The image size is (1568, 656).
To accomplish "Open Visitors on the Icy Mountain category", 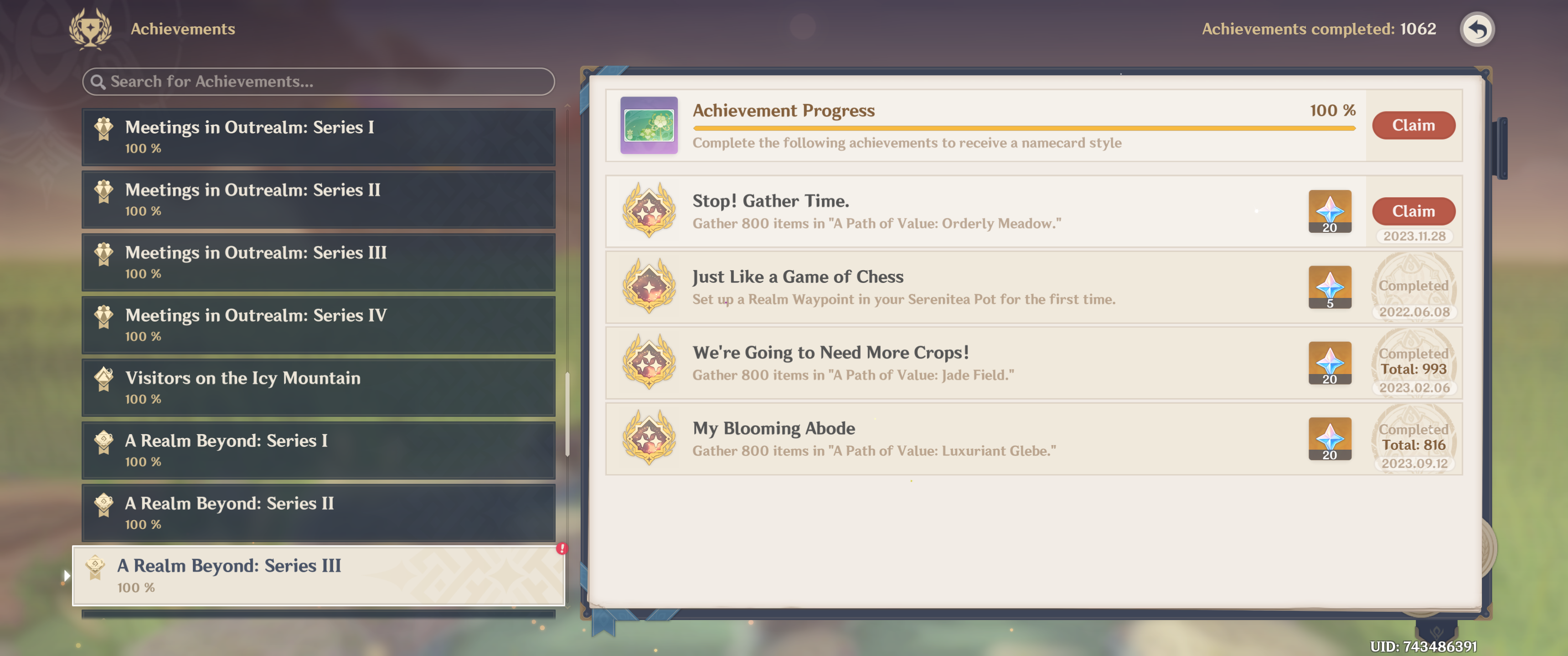I will [x=318, y=387].
